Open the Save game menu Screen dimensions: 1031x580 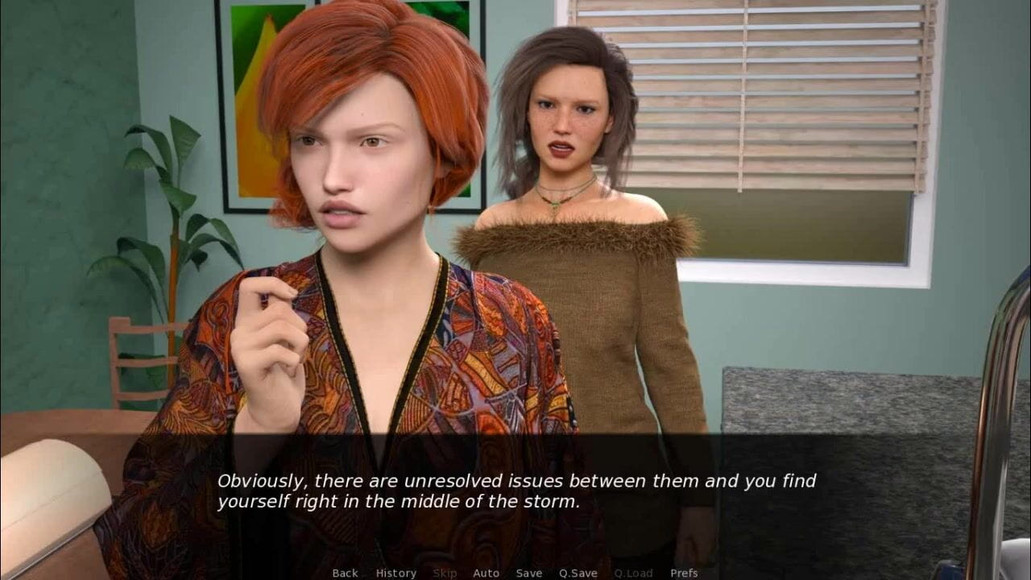click(529, 573)
